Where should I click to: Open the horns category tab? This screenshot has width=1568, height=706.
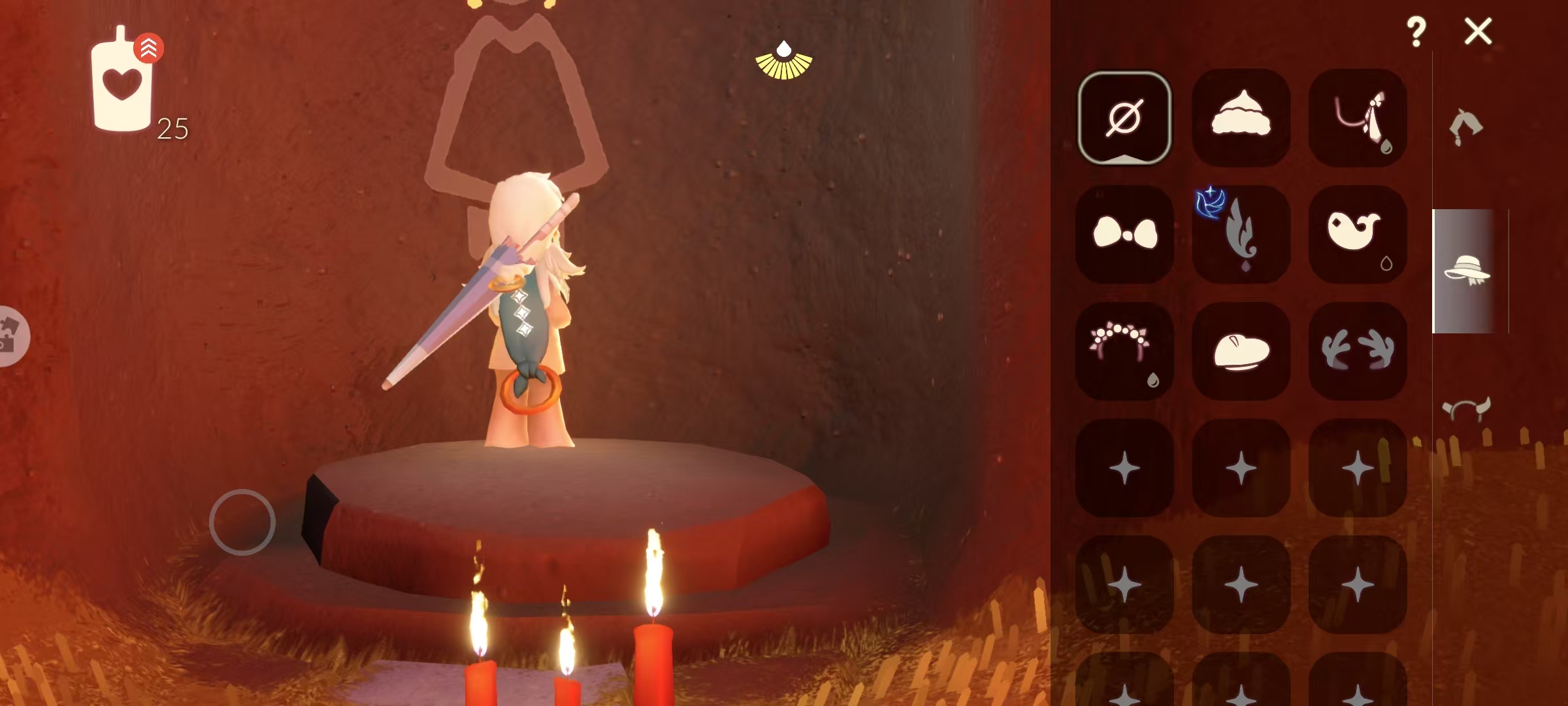[x=1466, y=410]
